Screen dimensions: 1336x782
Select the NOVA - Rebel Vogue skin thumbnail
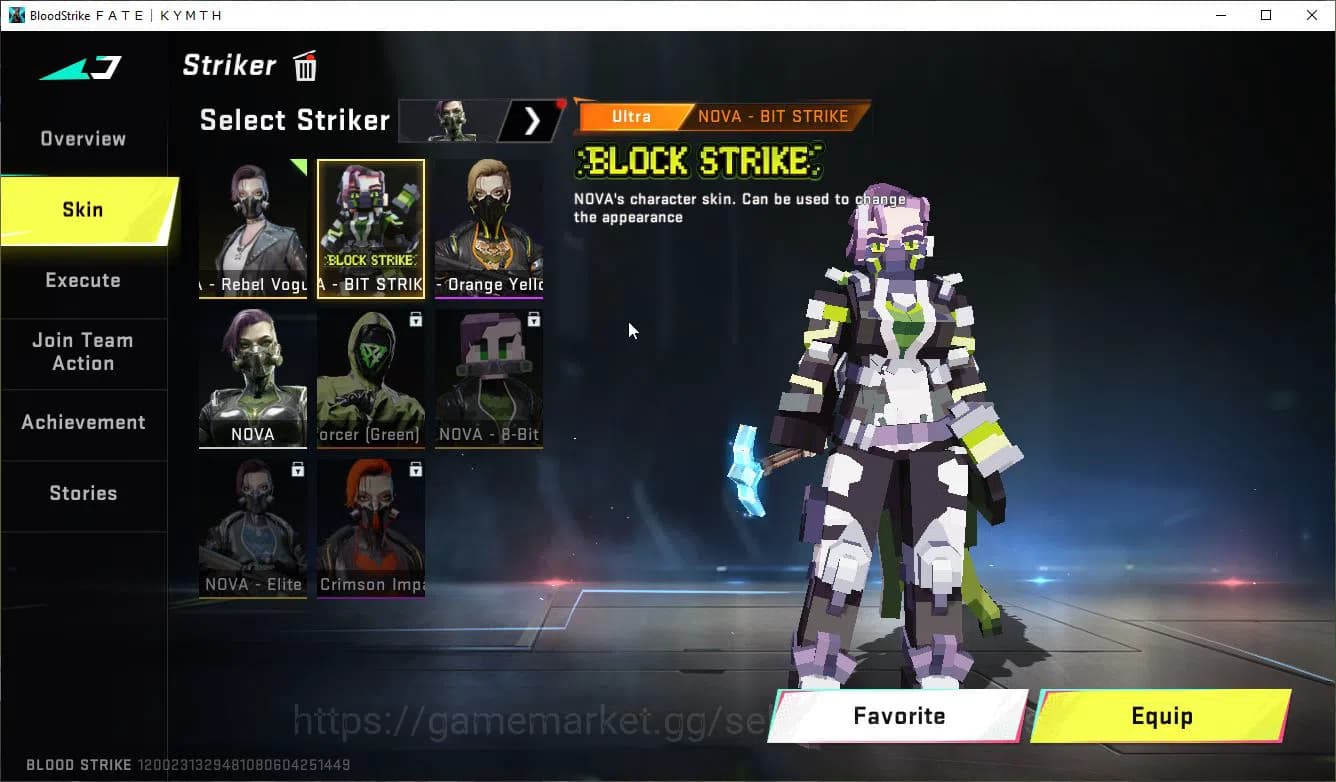tap(252, 228)
